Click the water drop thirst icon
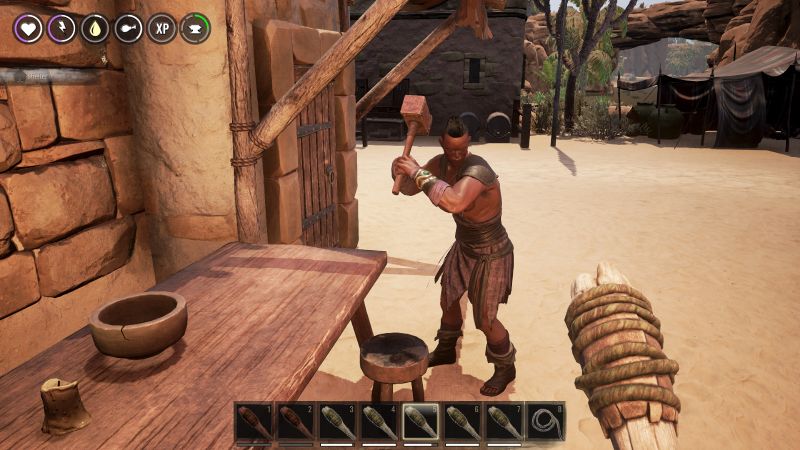This screenshot has width=800, height=450. 95,28
